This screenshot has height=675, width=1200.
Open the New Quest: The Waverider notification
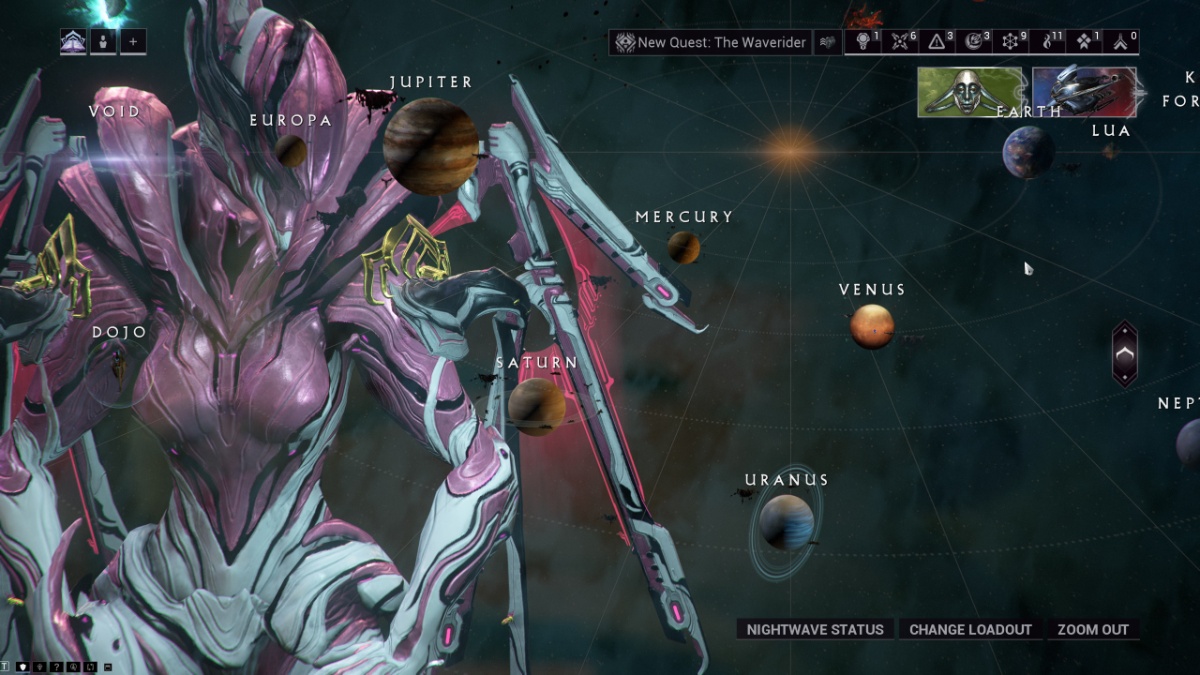click(710, 43)
